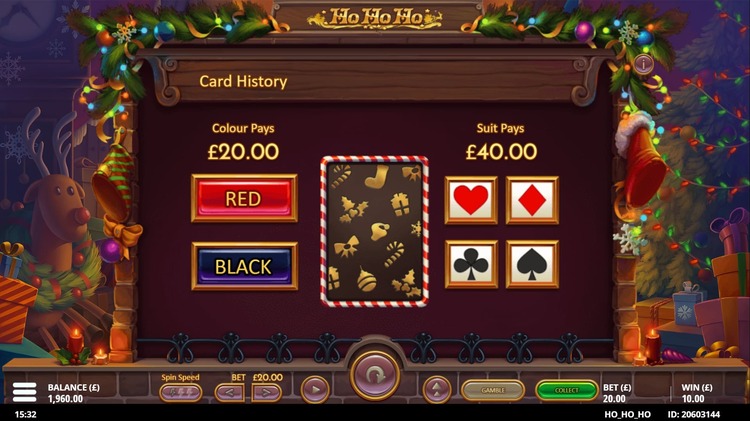
Task: Open the info button
Action: [643, 63]
